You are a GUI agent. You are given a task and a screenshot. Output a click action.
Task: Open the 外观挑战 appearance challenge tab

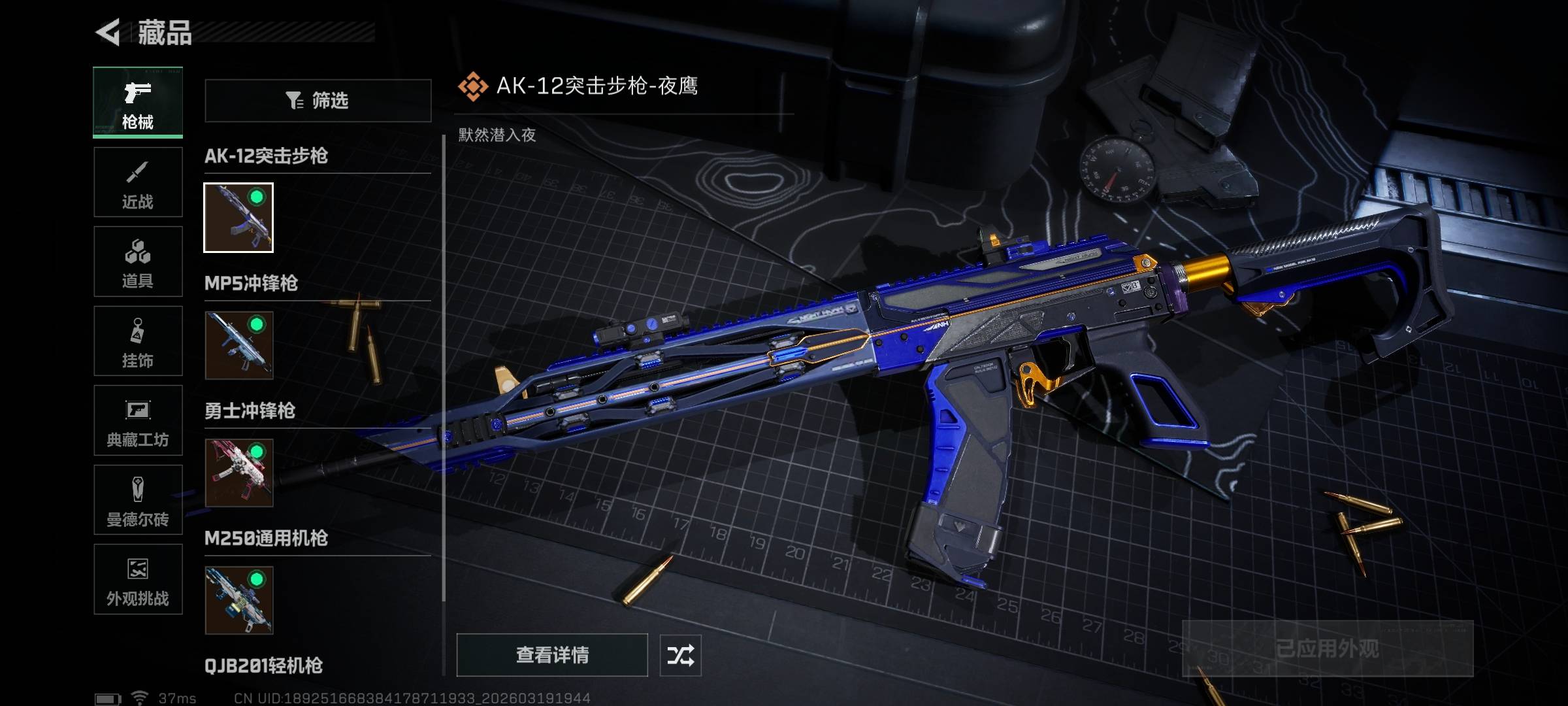coord(138,580)
